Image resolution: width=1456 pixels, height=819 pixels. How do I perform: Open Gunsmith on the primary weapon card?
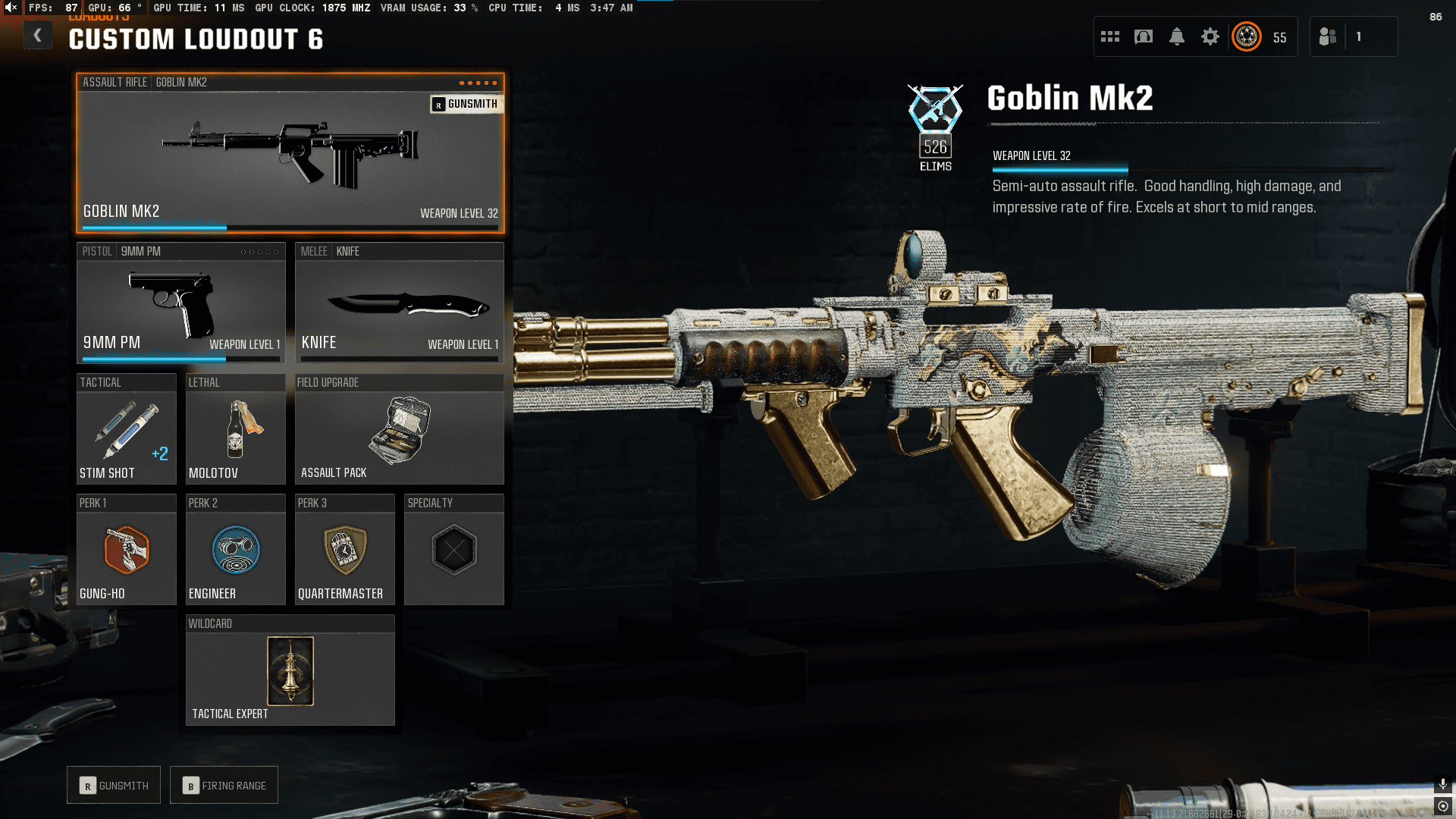466,104
